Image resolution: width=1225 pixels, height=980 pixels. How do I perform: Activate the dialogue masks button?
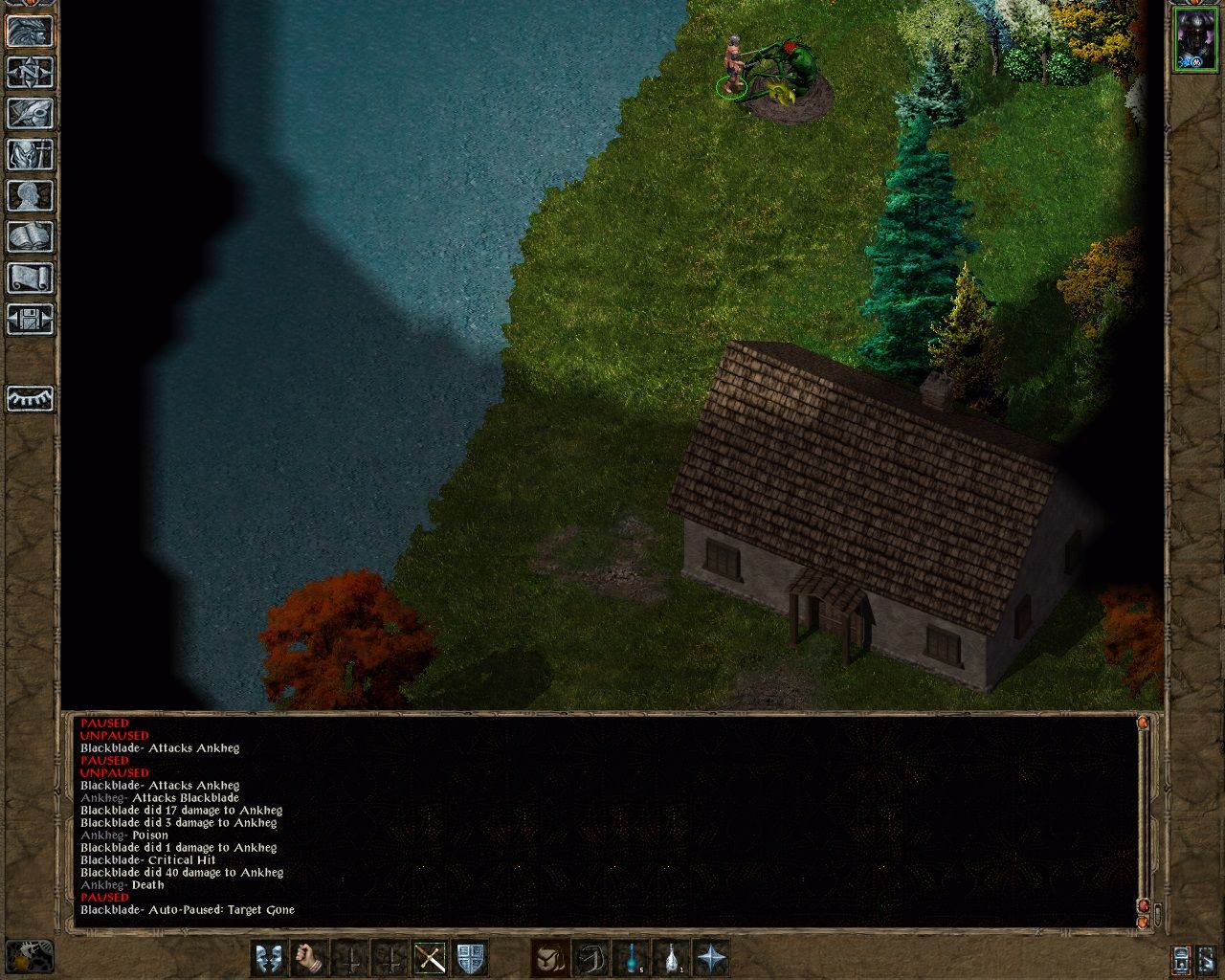[269, 958]
